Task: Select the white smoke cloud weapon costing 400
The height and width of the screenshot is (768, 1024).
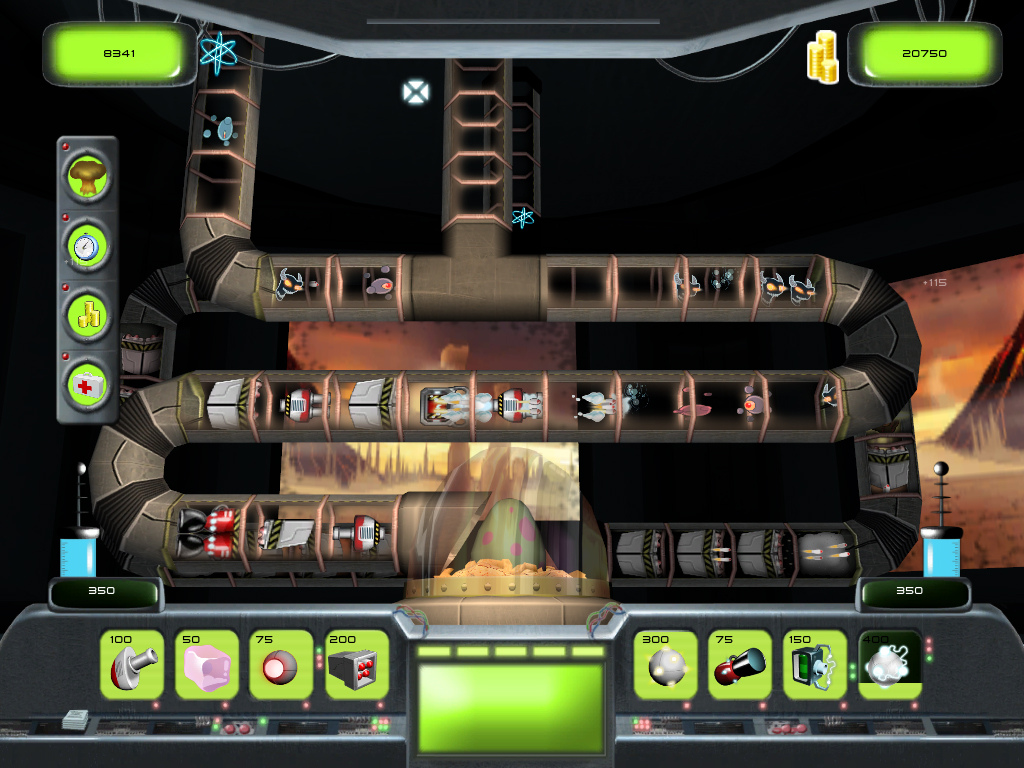Action: point(889,665)
